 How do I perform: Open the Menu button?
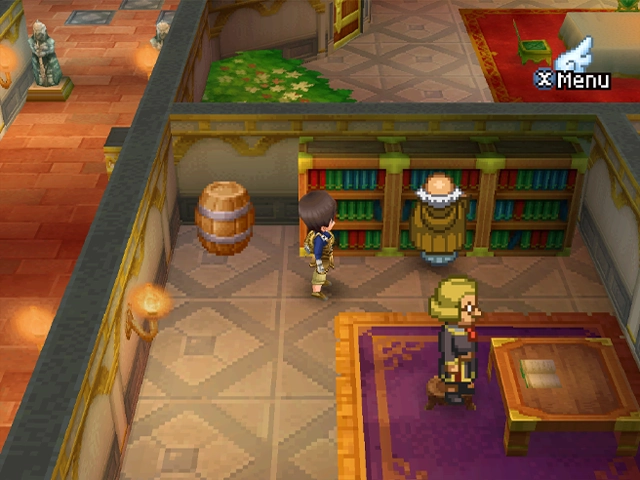pos(573,78)
